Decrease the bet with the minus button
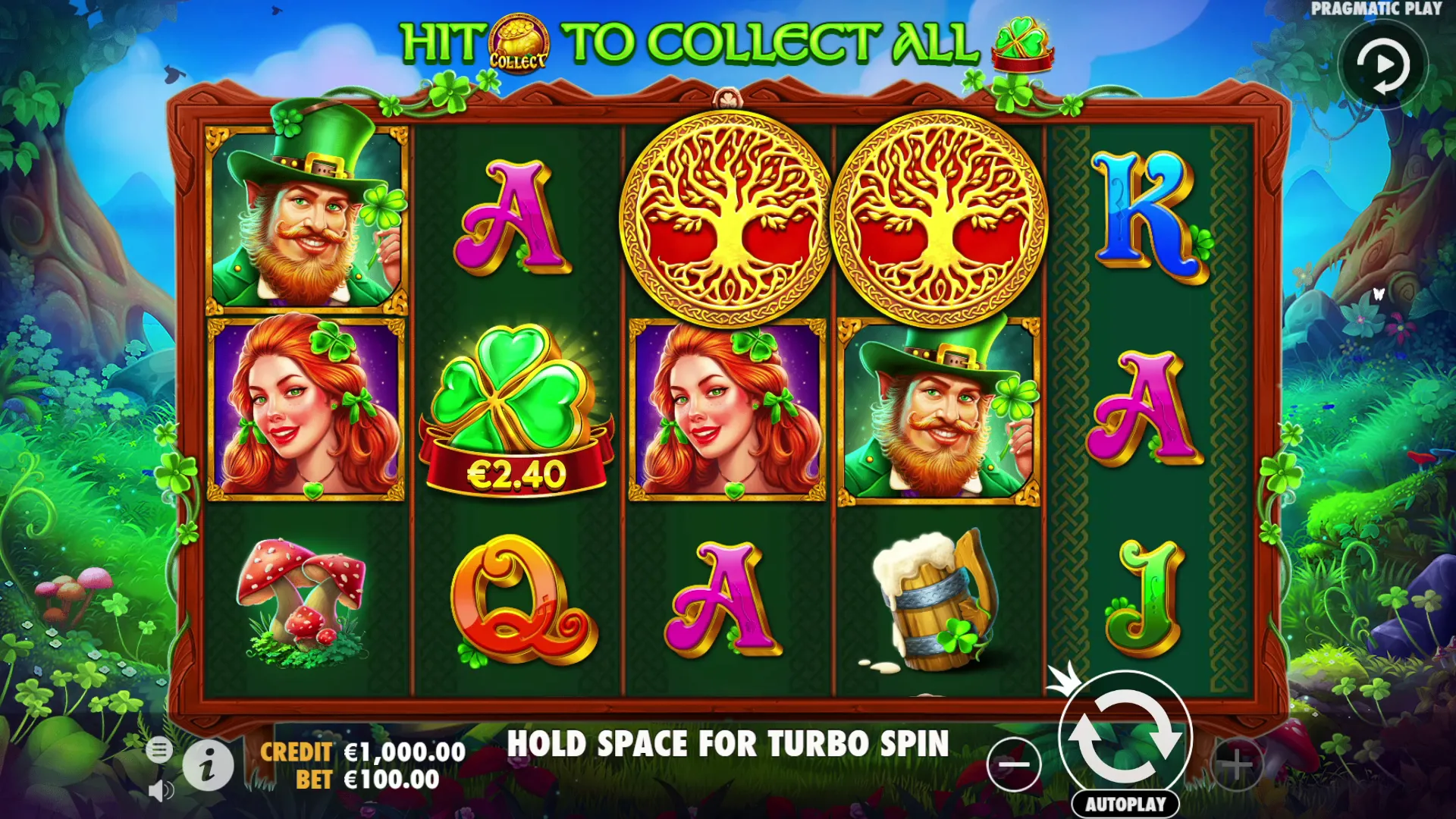 [1014, 764]
